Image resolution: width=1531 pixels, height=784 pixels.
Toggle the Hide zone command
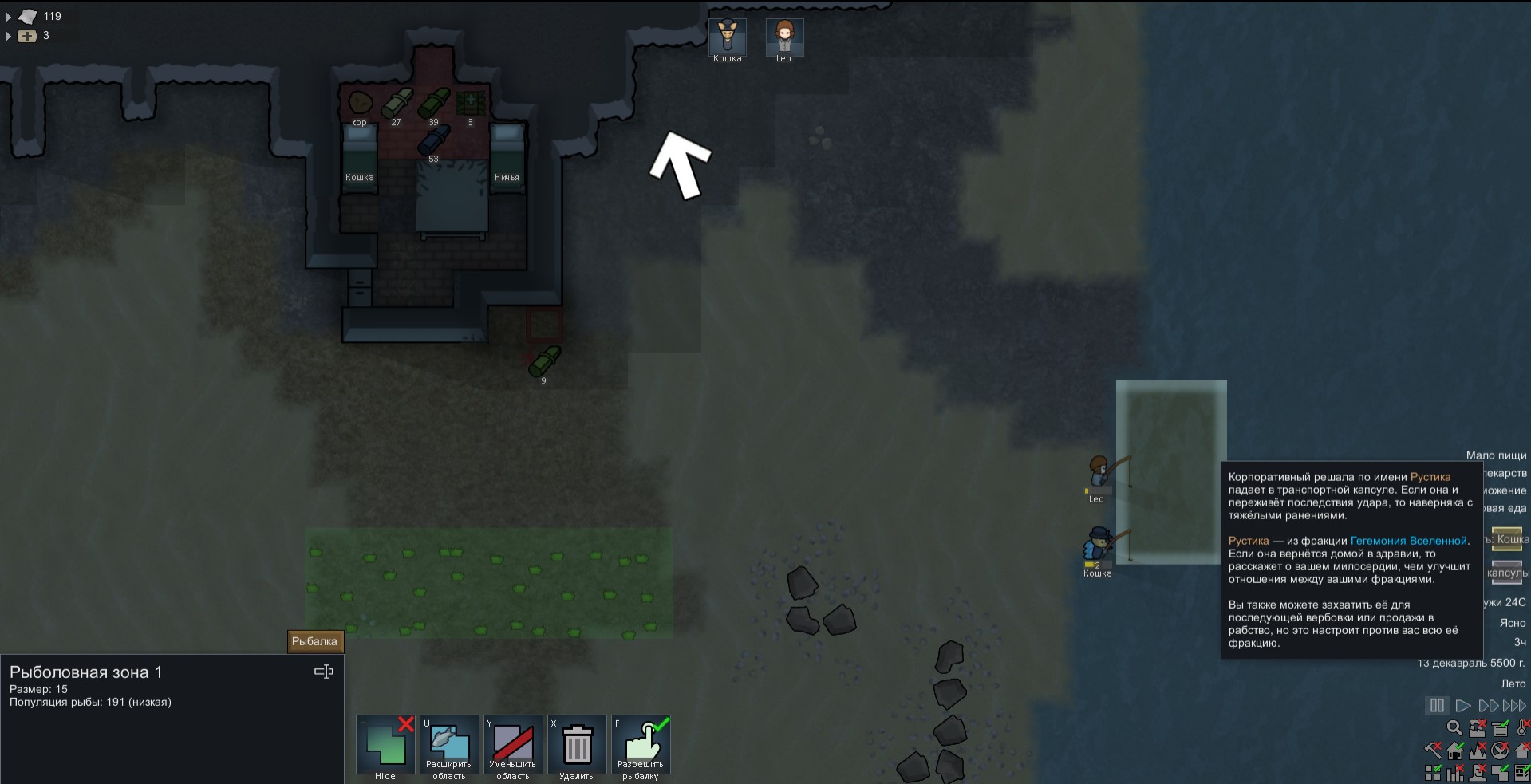coord(385,745)
